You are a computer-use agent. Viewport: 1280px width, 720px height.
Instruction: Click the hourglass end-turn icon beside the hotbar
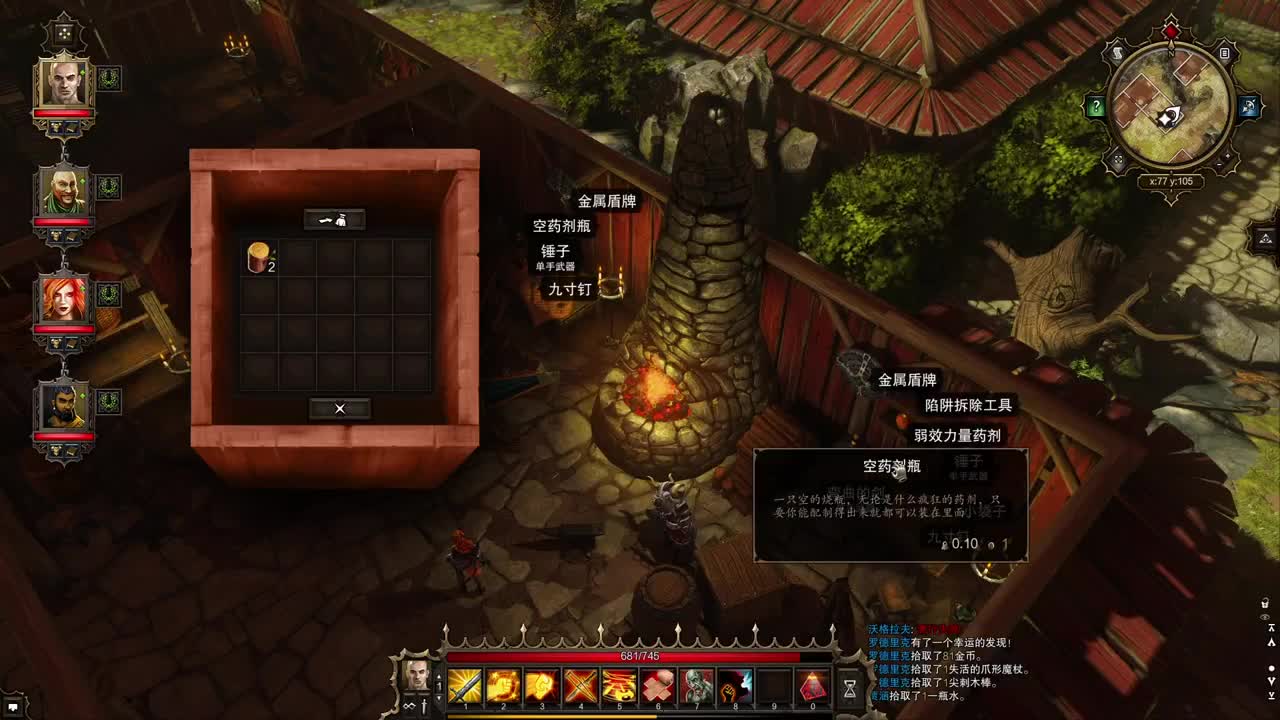[x=849, y=687]
